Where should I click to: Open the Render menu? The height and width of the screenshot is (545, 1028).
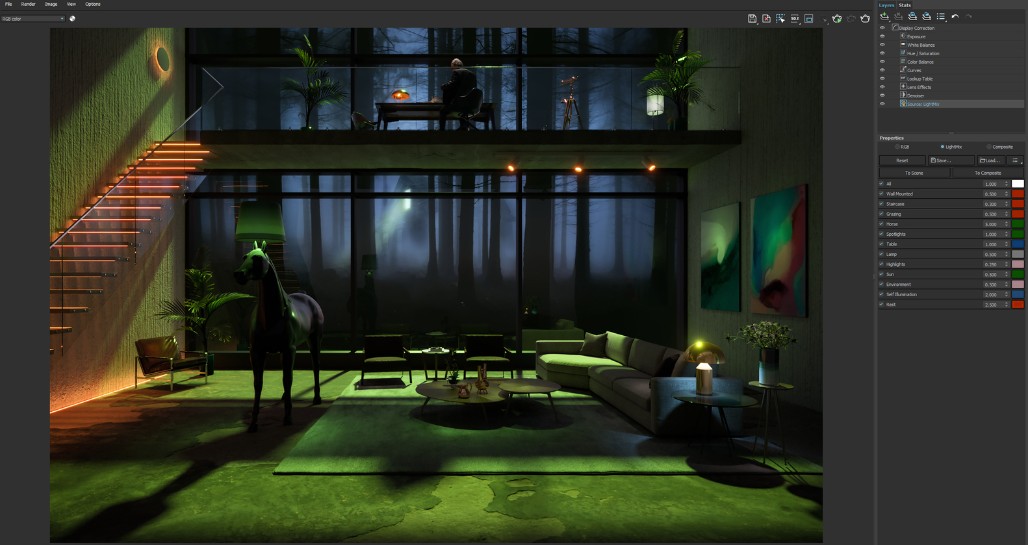[28, 4]
